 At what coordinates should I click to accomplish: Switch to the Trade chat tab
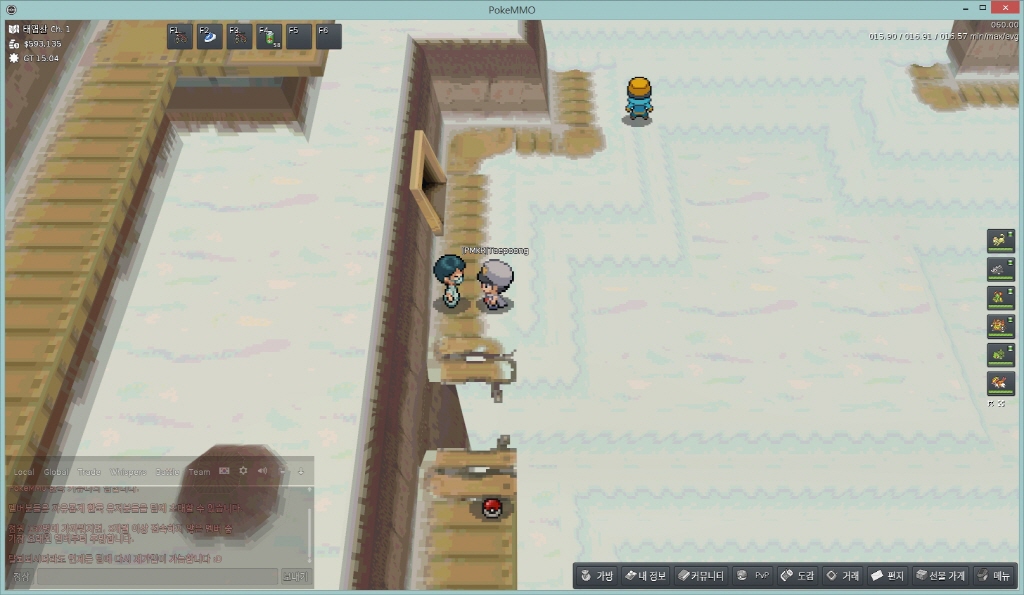(89, 472)
